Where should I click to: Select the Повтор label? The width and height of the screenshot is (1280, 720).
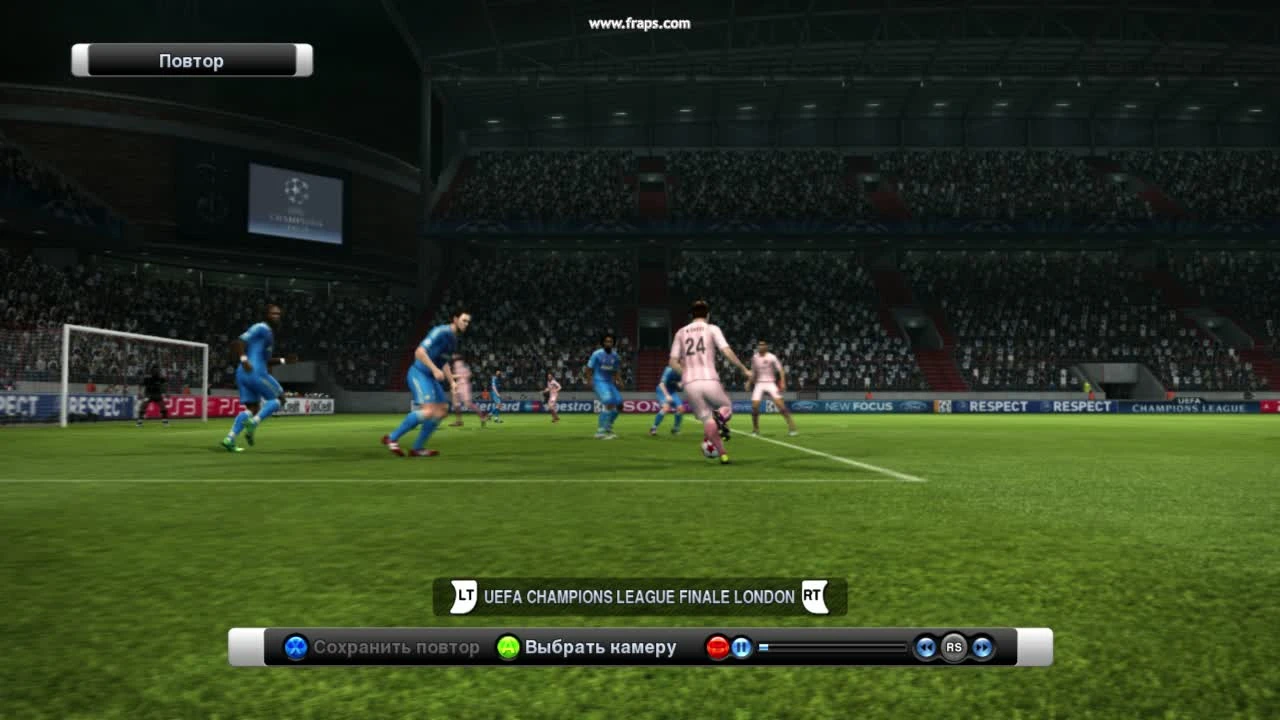click(190, 60)
